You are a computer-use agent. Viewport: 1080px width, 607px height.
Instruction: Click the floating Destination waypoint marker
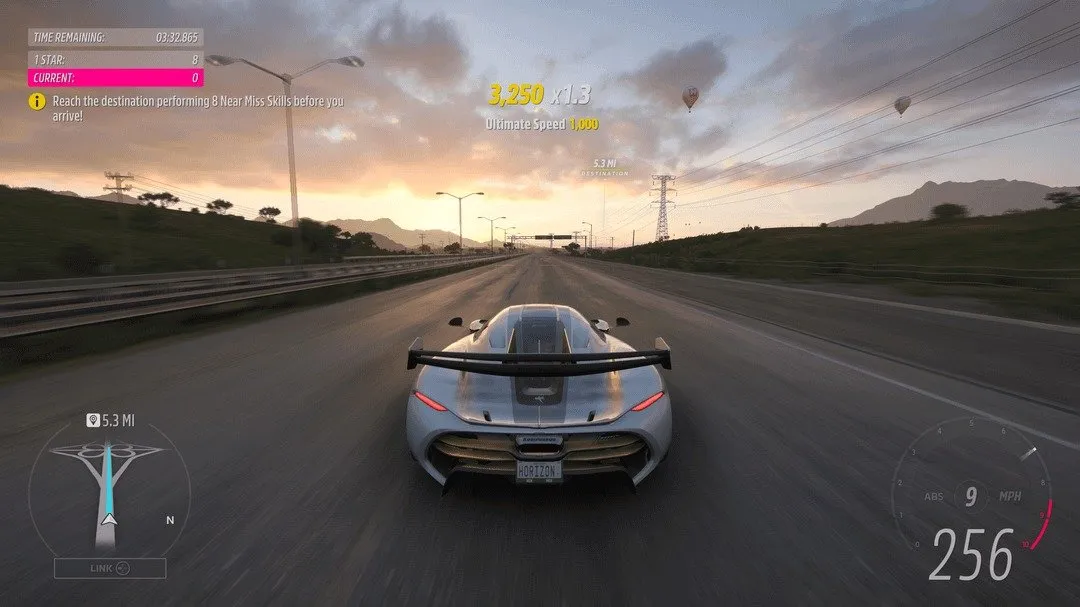tap(604, 167)
